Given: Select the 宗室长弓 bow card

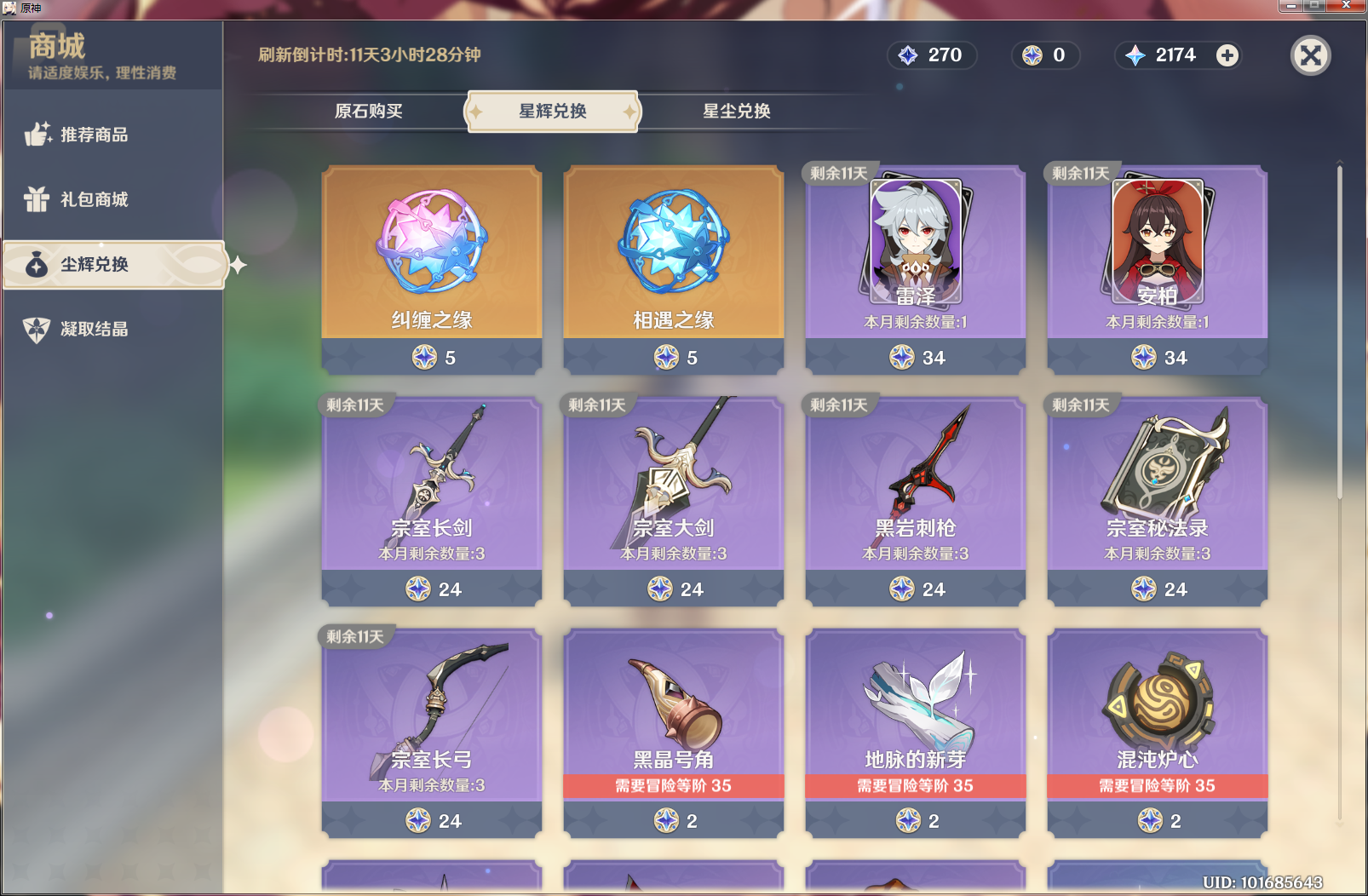Looking at the screenshot, I should pos(432,732).
